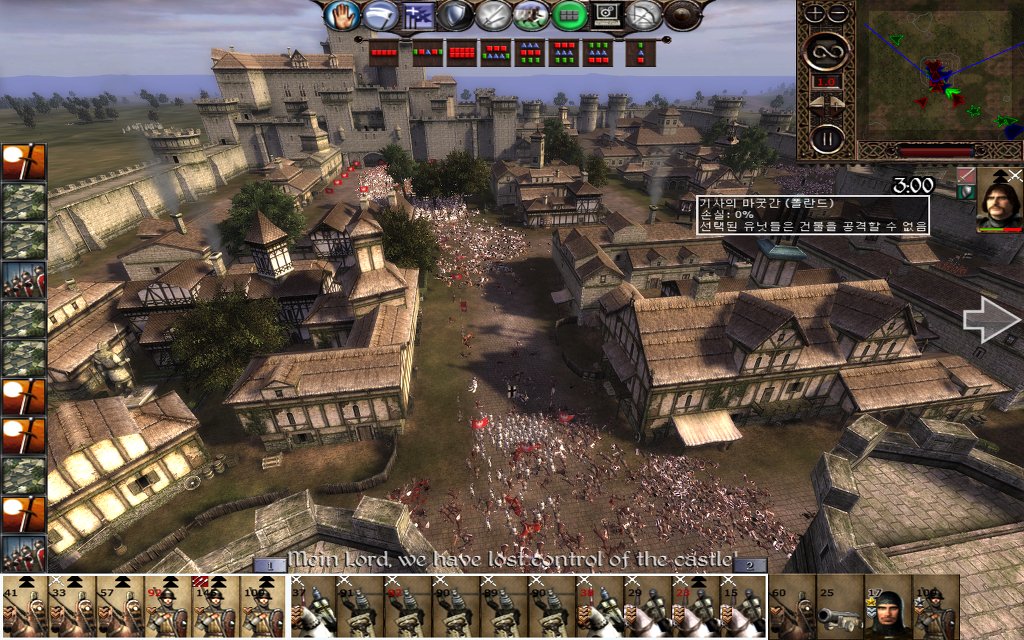This screenshot has height=640, width=1024.
Task: Toggle run mode horse icon
Action: 530,15
